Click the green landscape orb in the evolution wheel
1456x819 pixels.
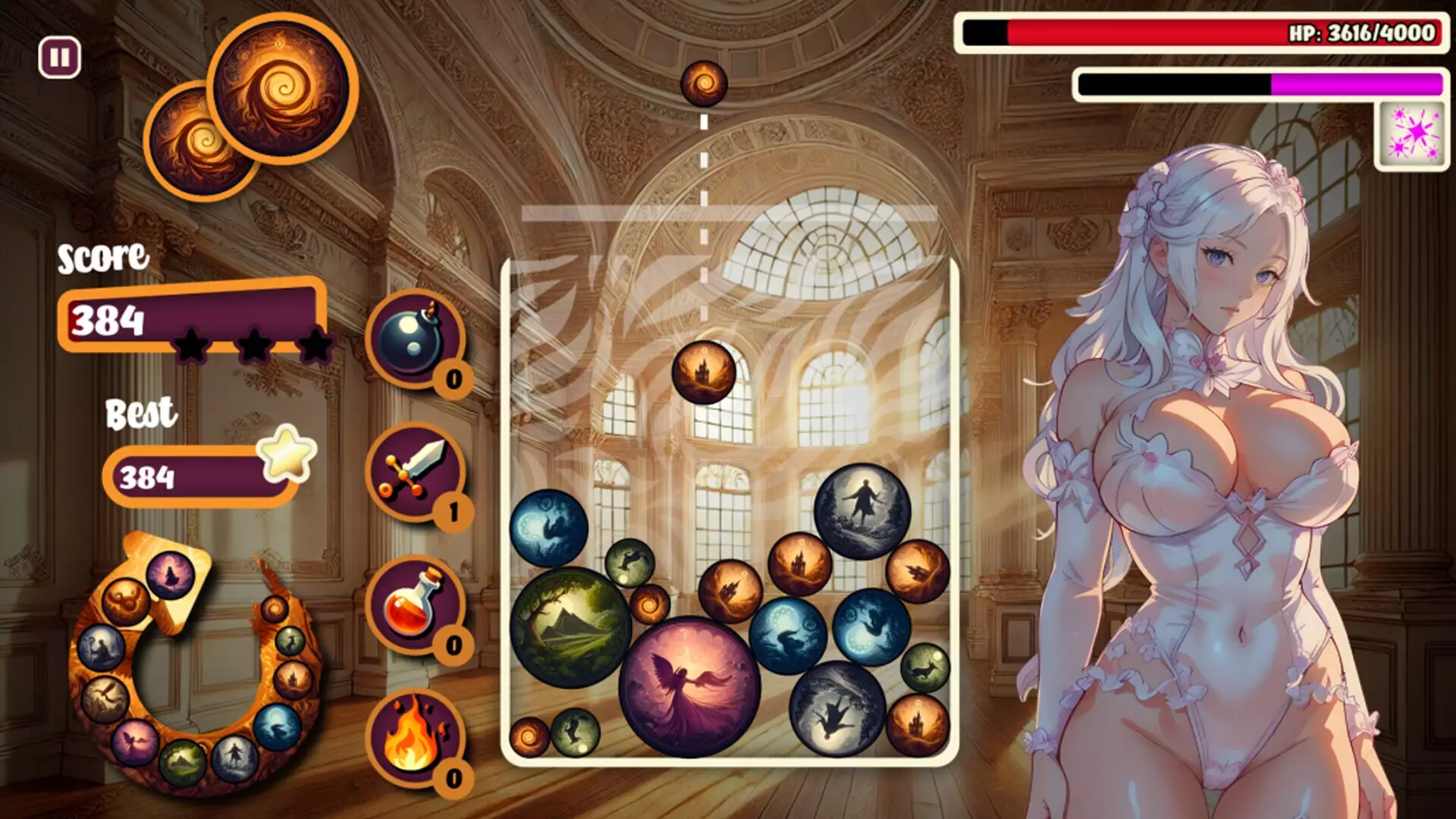183,757
